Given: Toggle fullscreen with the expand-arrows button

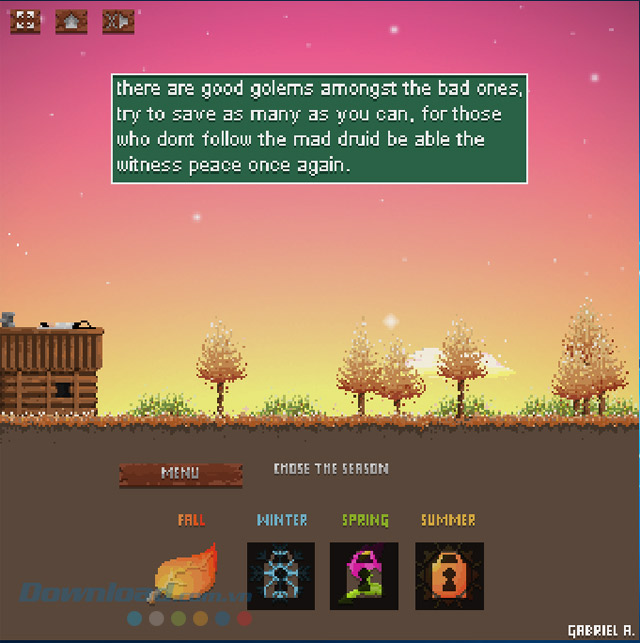Looking at the screenshot, I should (x=25, y=21).
